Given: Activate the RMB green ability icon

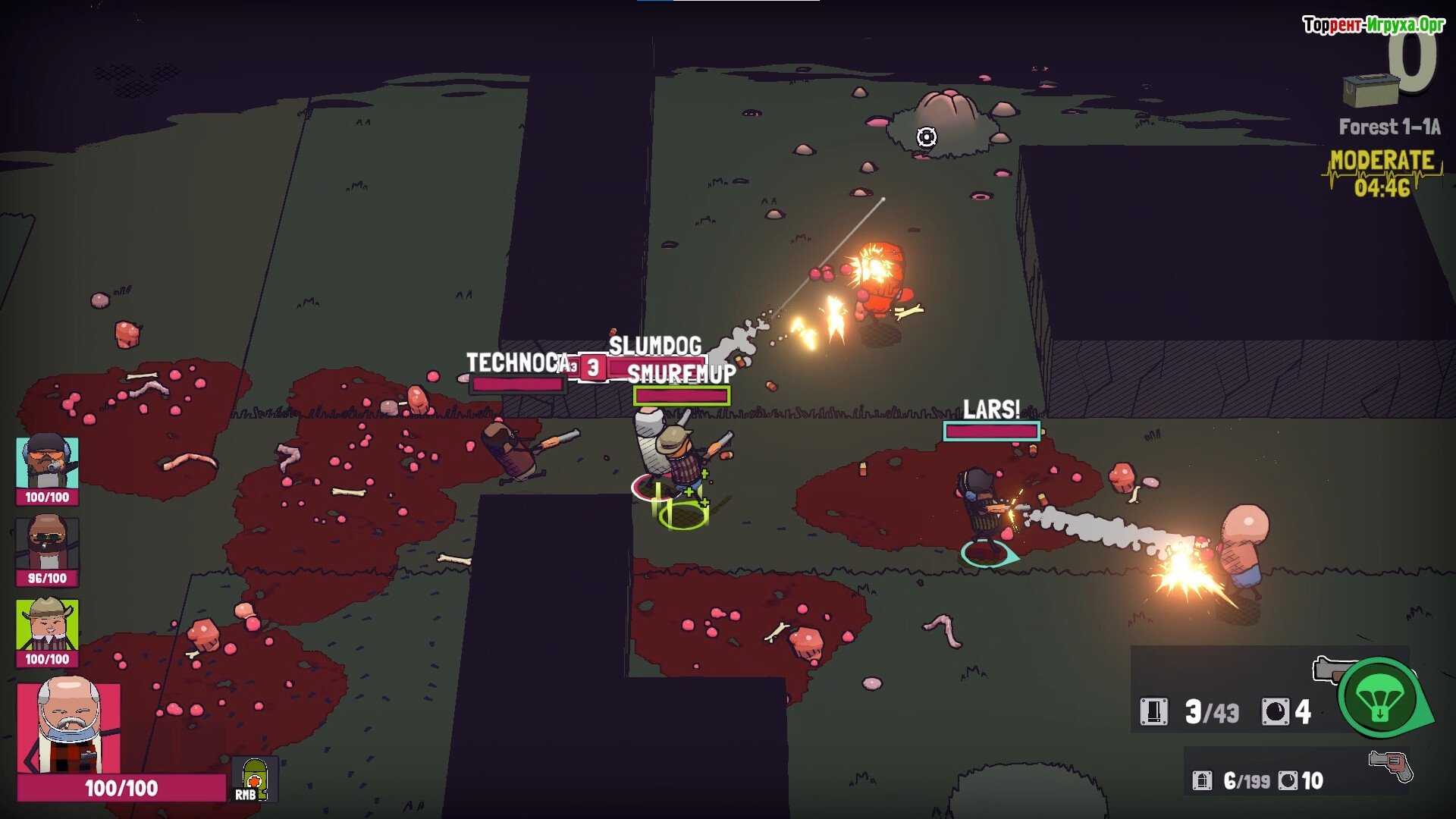Looking at the screenshot, I should point(254,779).
